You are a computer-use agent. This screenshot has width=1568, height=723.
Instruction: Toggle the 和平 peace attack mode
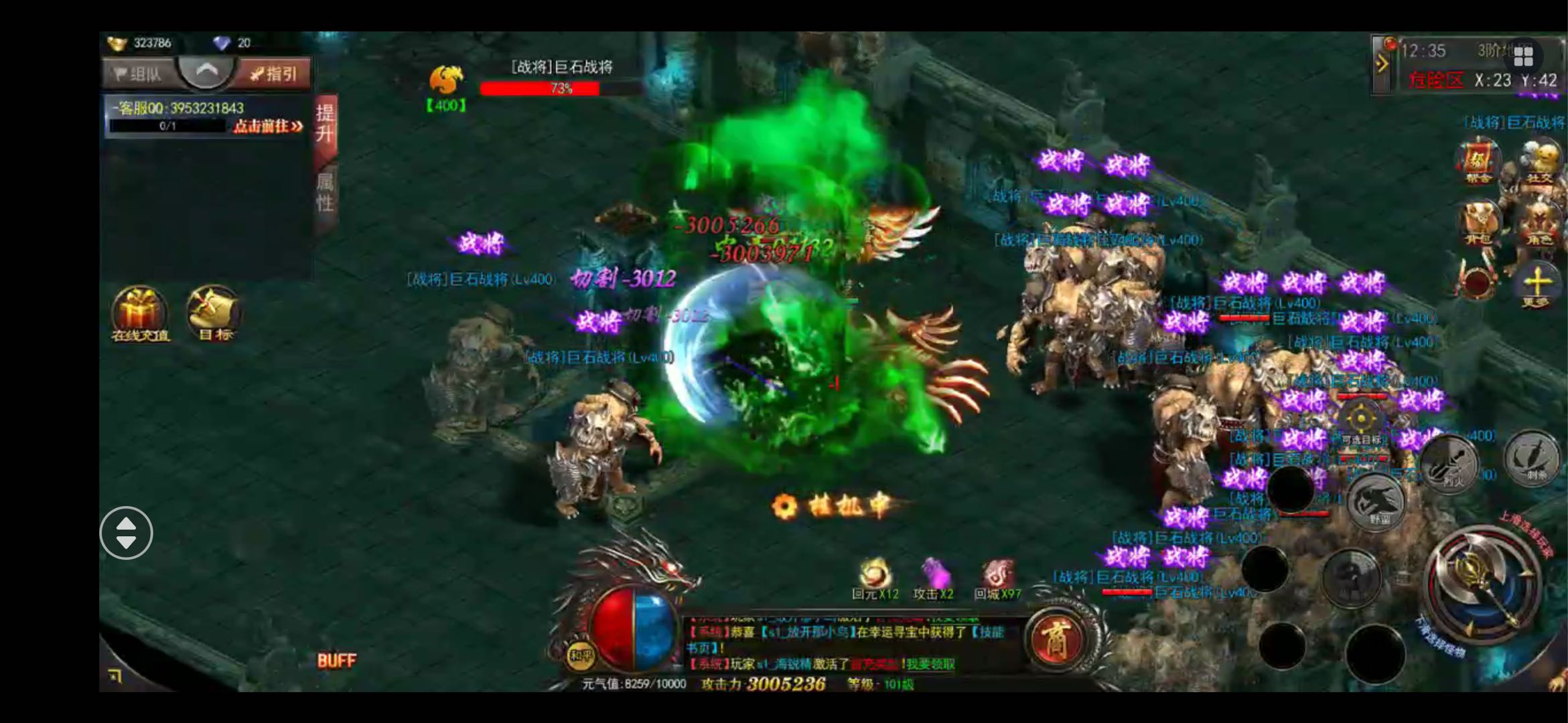click(x=580, y=655)
